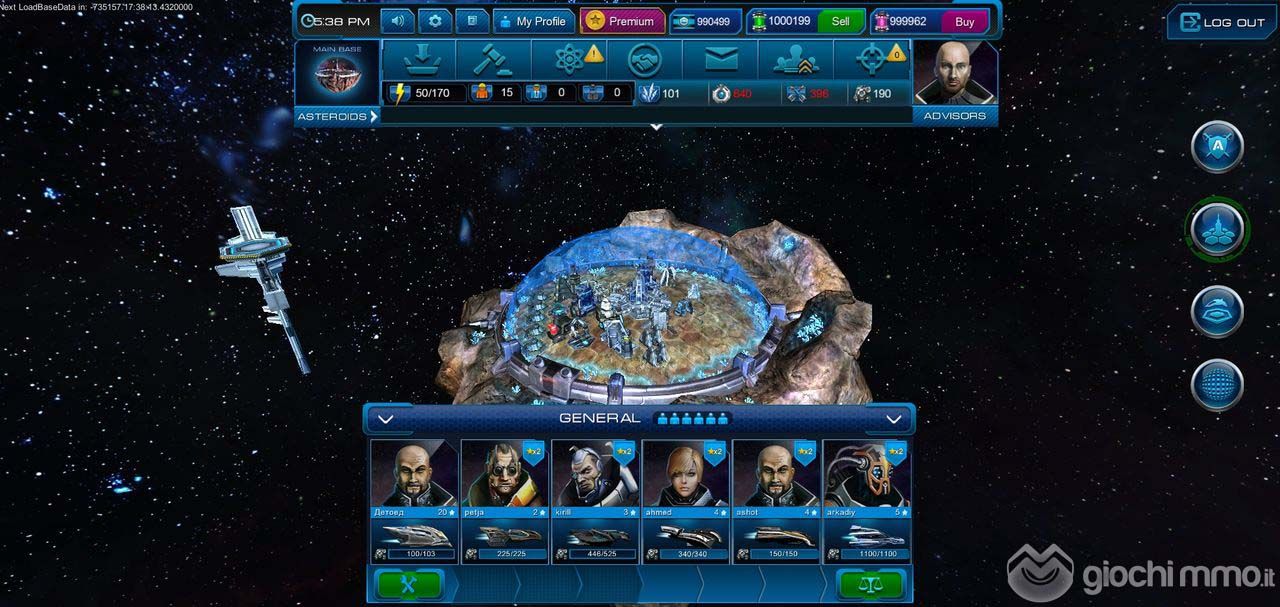Open the auction gavel menu
This screenshot has width=1280, height=607.
(x=493, y=60)
